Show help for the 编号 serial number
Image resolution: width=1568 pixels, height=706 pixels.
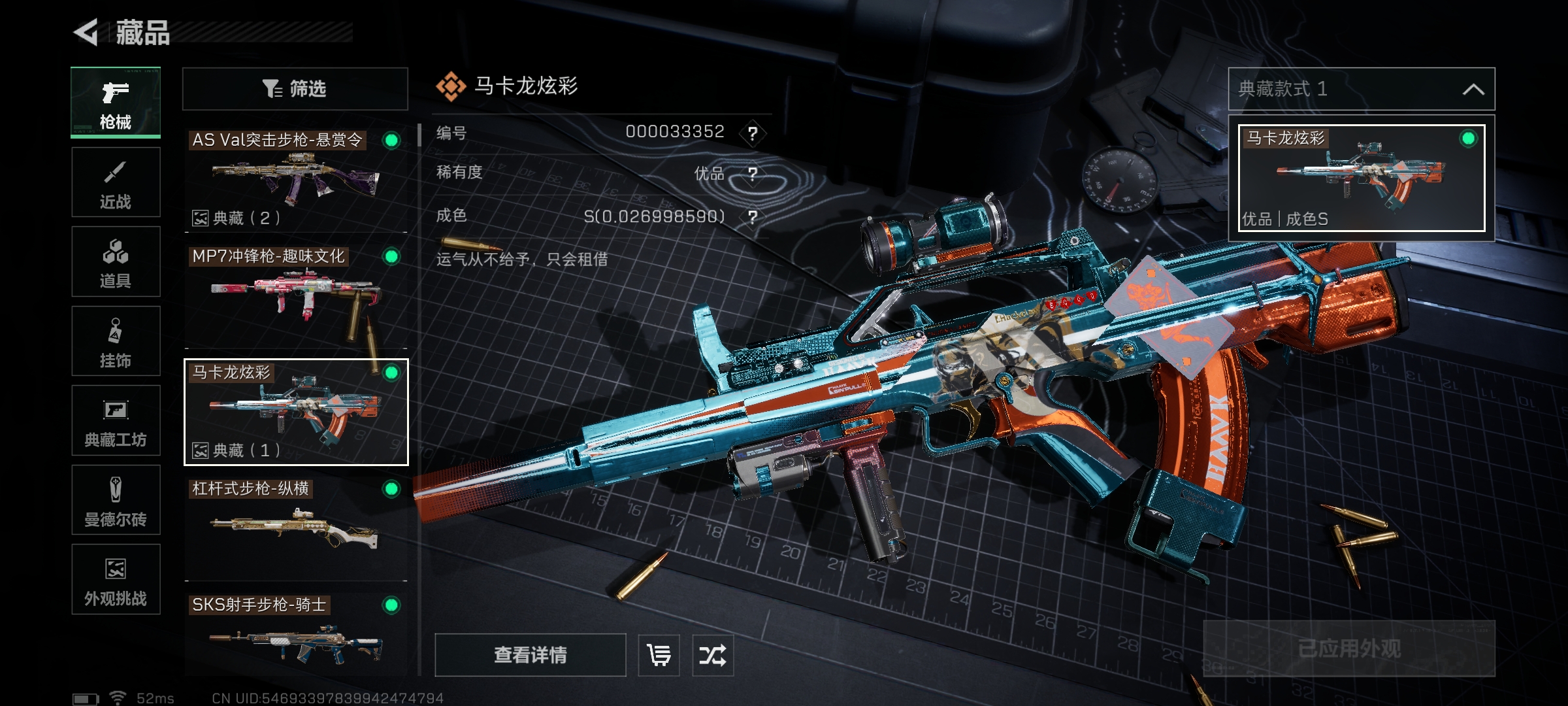pyautogui.click(x=753, y=133)
